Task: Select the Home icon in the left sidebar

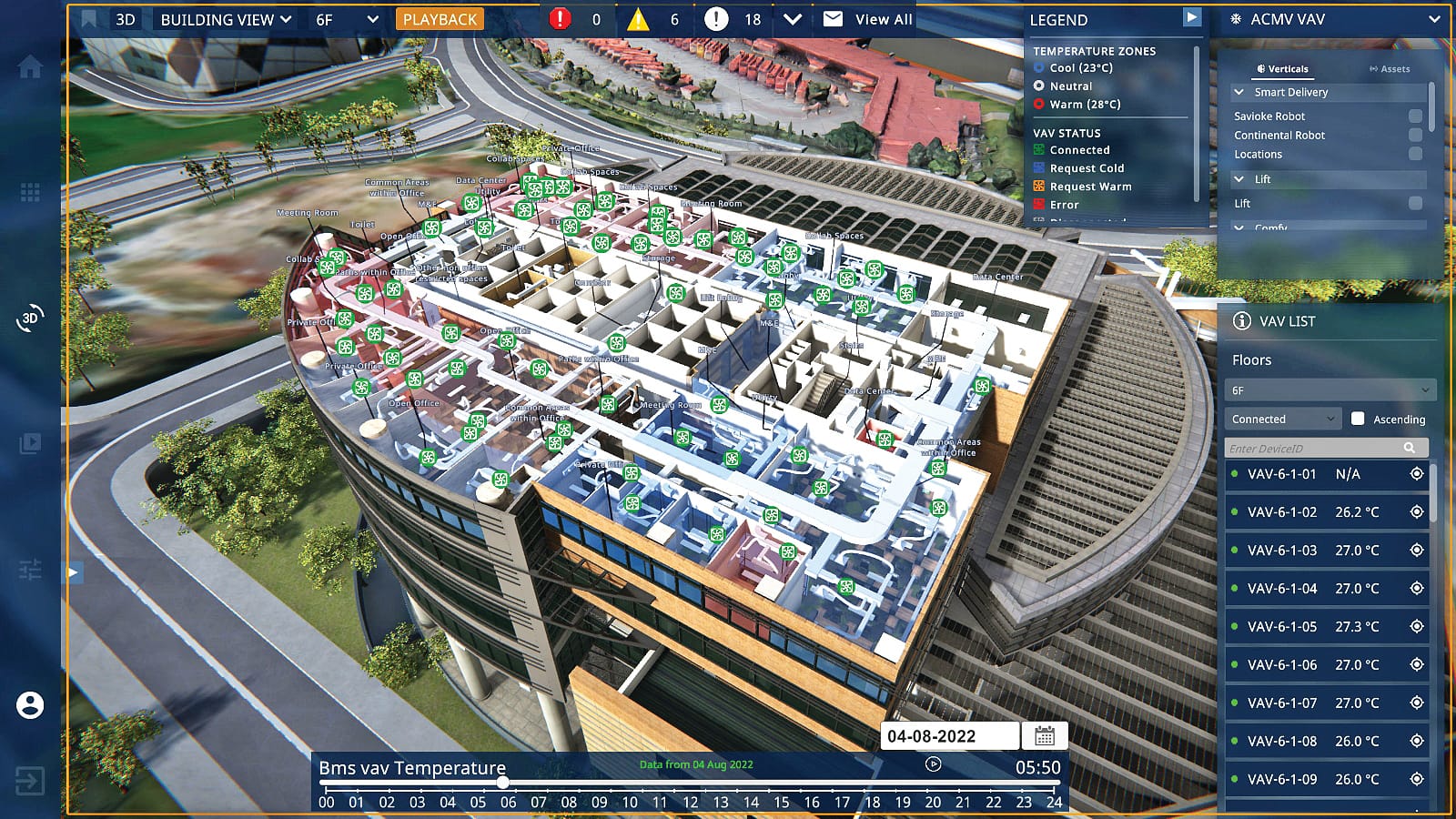Action: point(30,66)
